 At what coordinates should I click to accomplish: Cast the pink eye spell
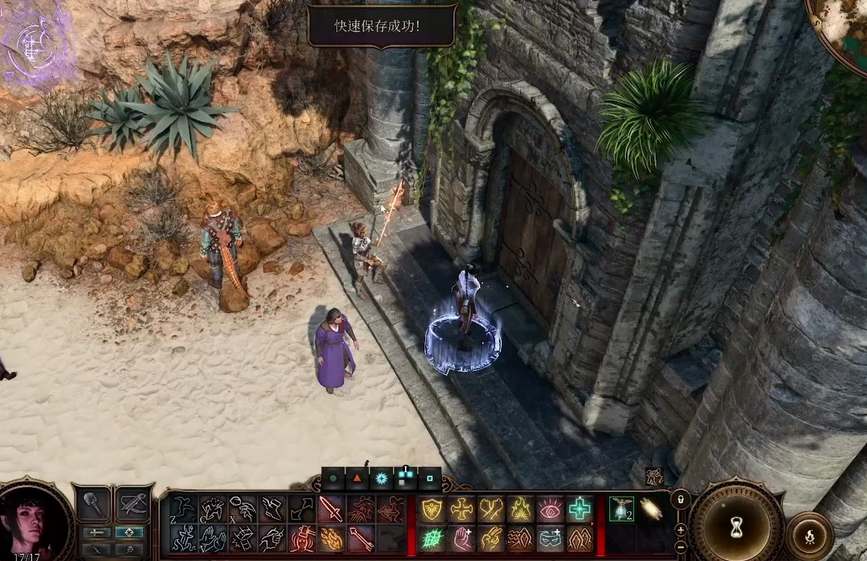coord(551,509)
